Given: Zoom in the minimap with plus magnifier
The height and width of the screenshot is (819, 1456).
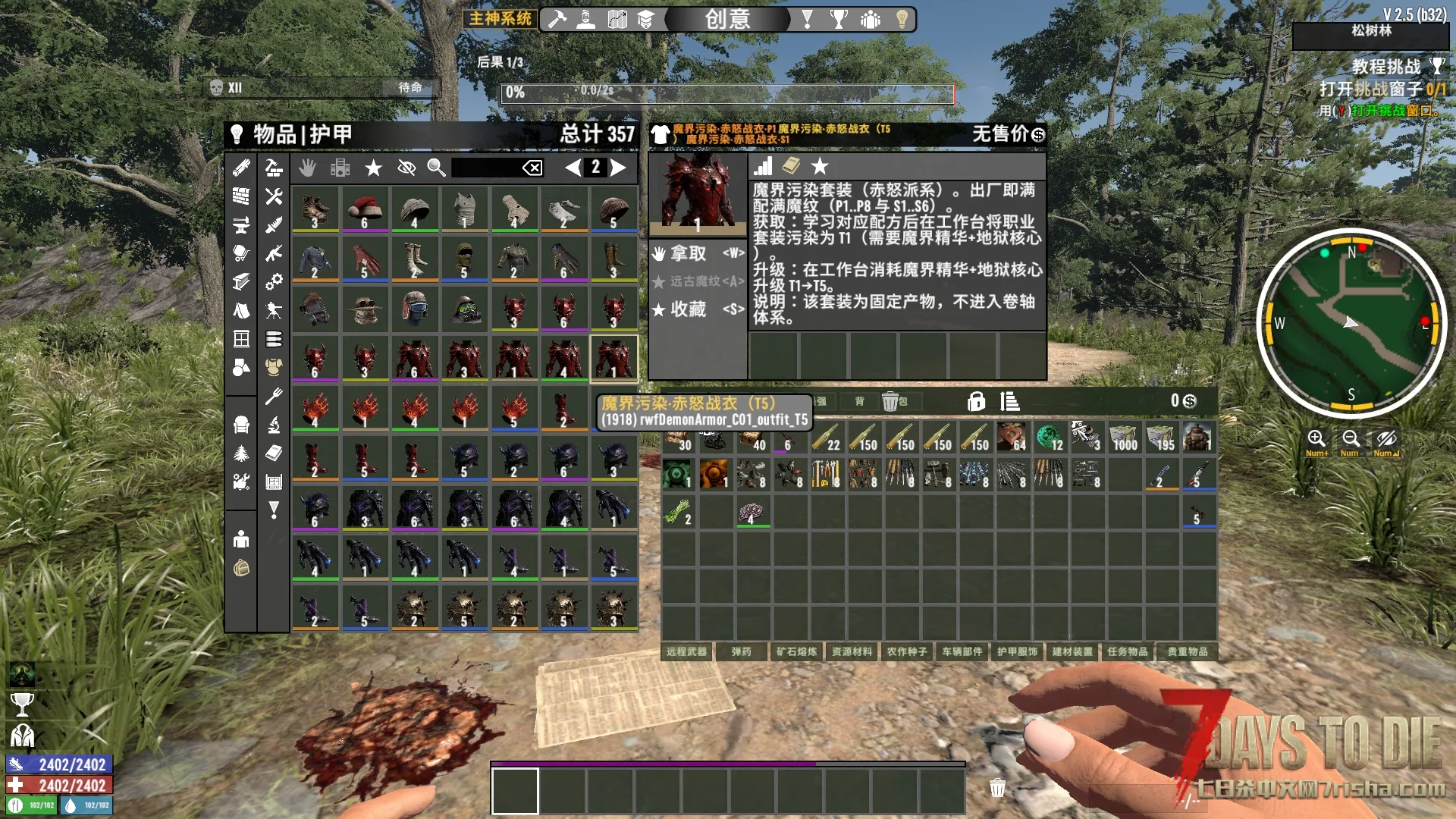Looking at the screenshot, I should point(1316,439).
